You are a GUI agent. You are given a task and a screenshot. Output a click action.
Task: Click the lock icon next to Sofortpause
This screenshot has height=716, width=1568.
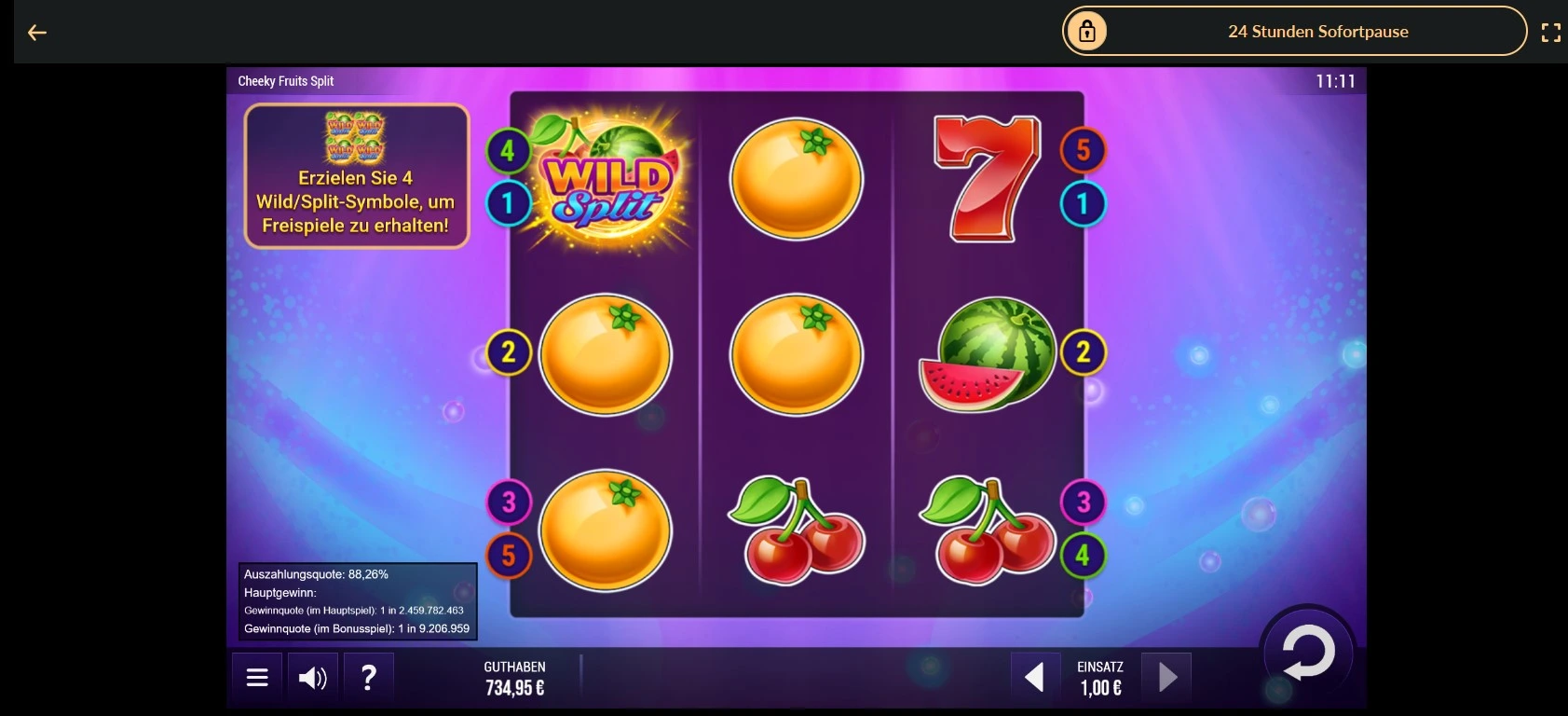(x=1089, y=30)
